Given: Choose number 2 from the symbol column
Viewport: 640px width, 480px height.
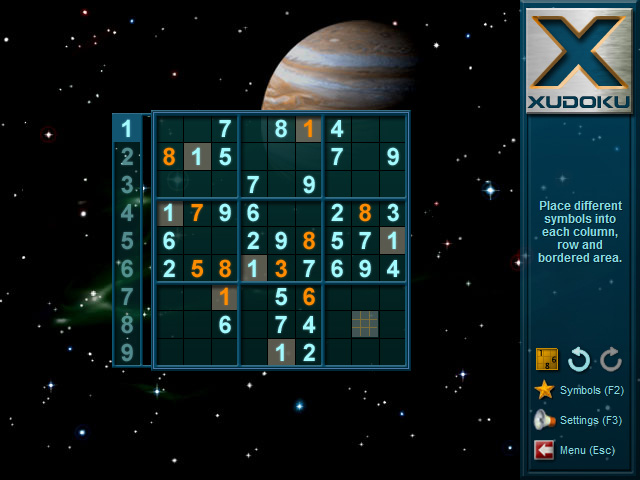Looking at the screenshot, I should pyautogui.click(x=127, y=156).
